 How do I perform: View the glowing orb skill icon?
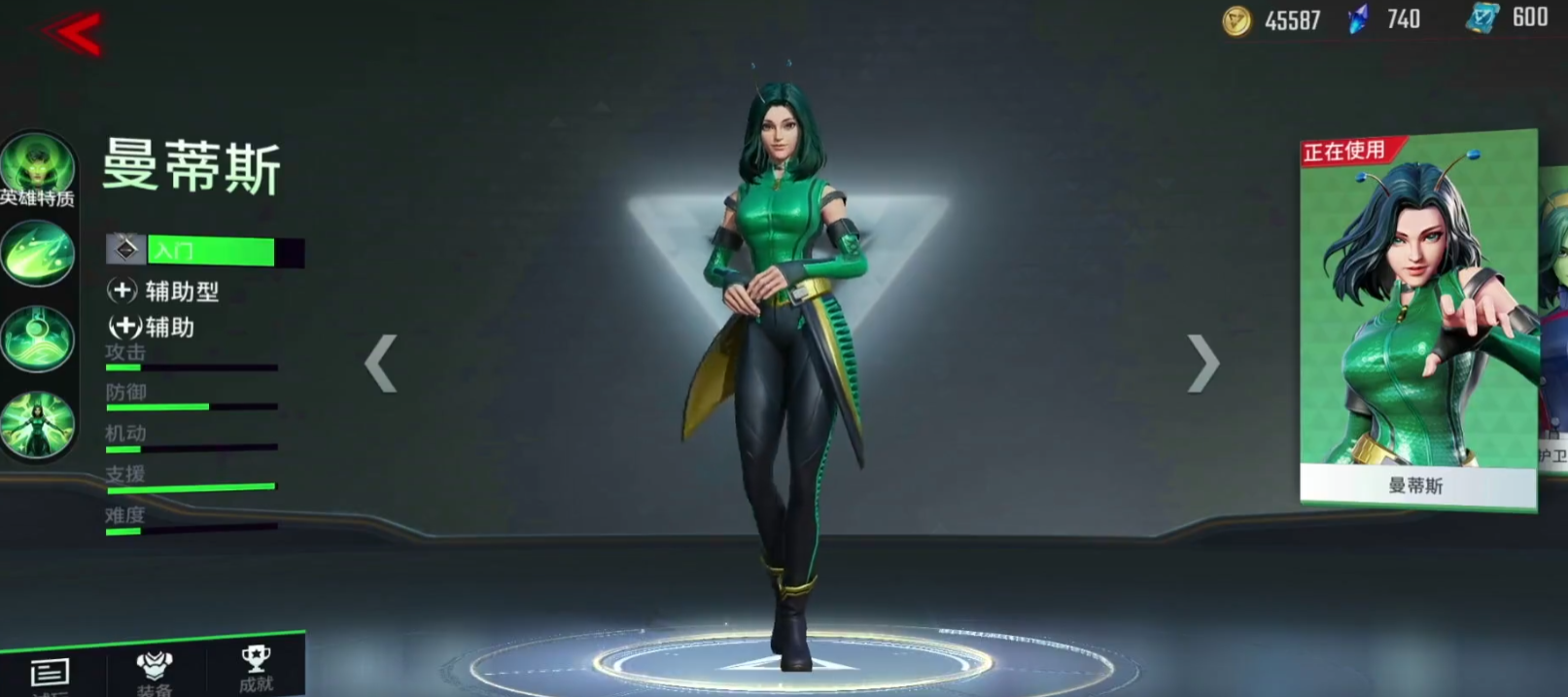point(38,338)
